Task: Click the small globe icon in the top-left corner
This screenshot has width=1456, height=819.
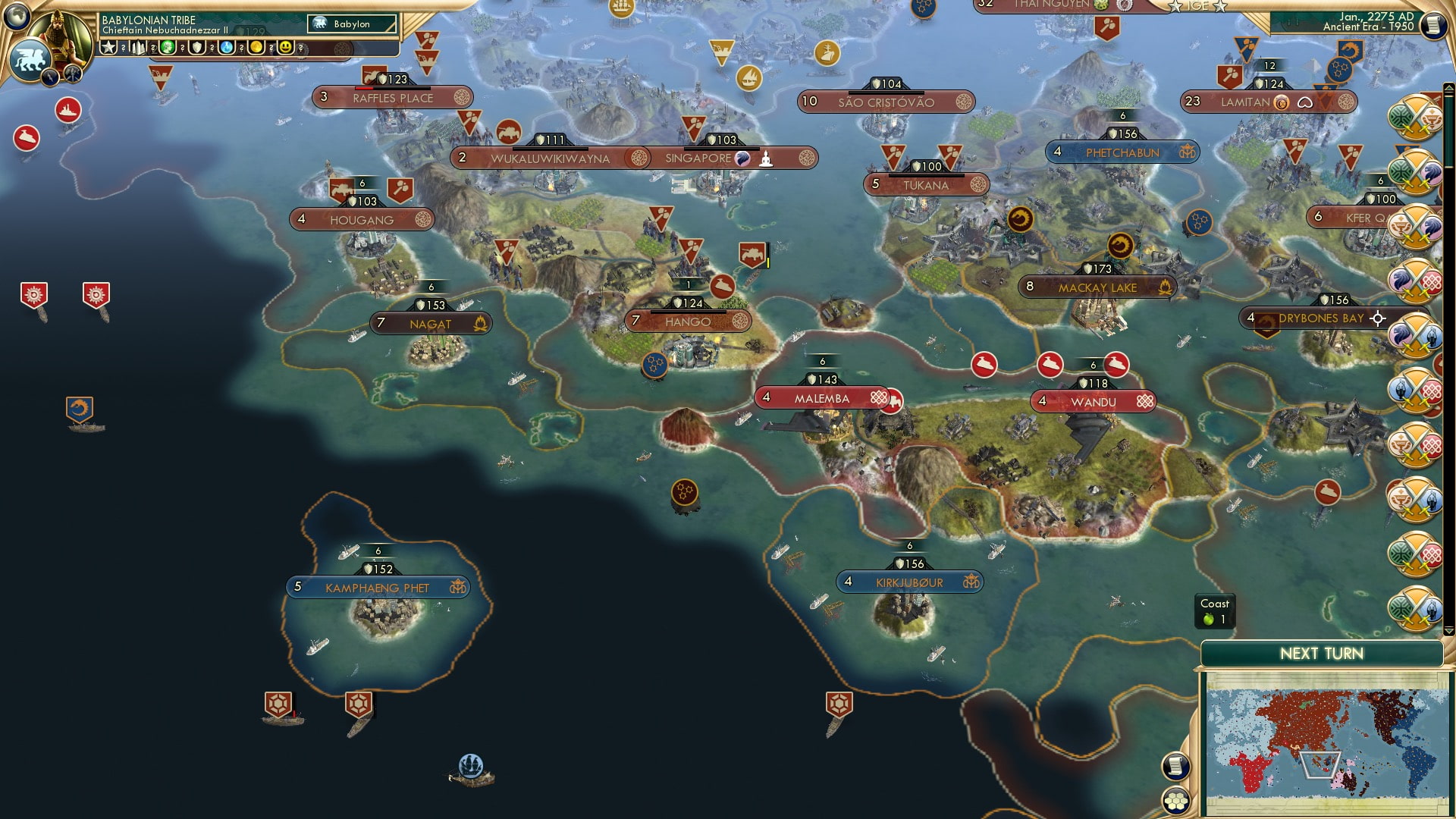Action: pos(16,17)
